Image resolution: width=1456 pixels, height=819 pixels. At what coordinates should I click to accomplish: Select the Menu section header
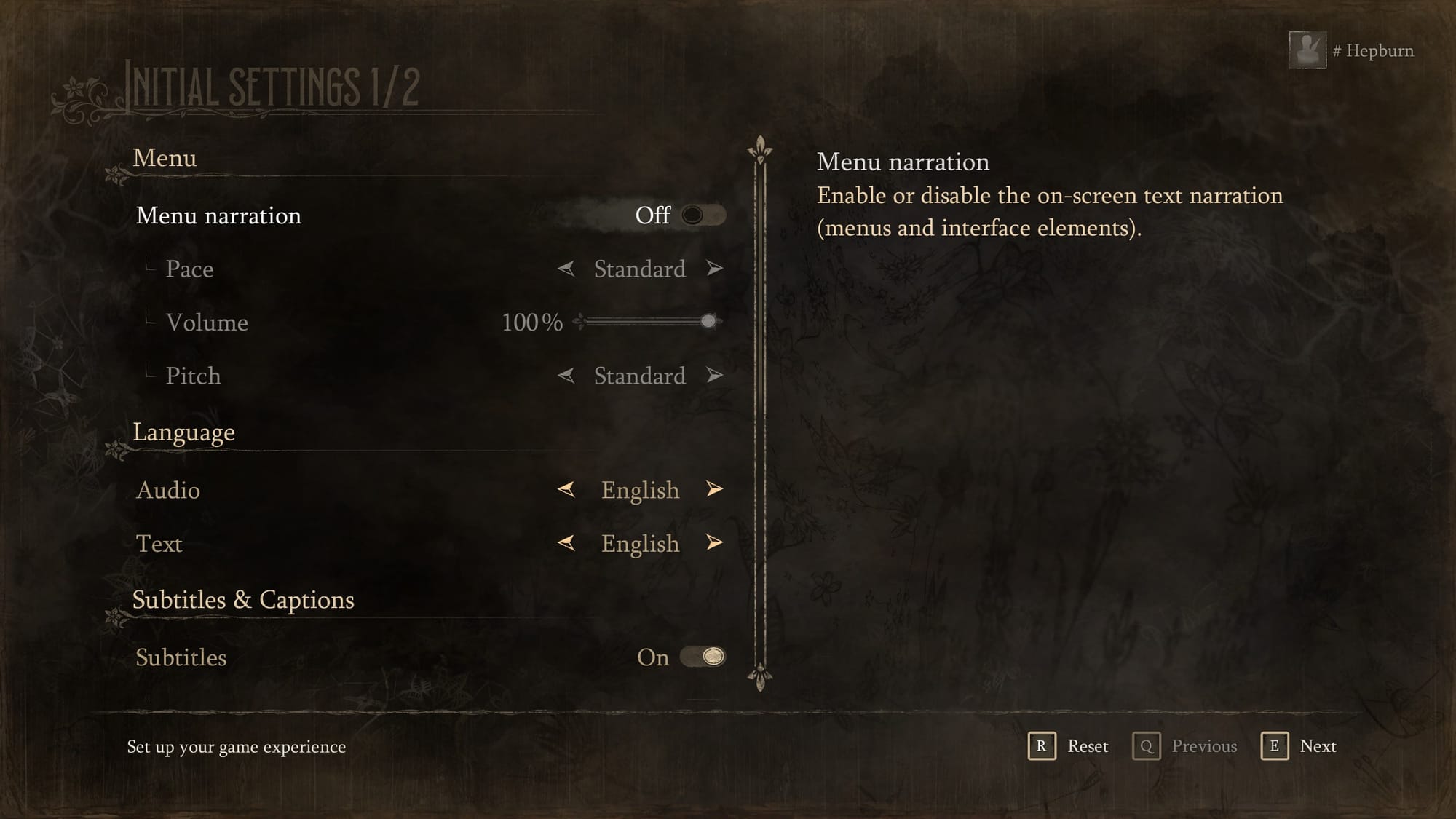(165, 158)
